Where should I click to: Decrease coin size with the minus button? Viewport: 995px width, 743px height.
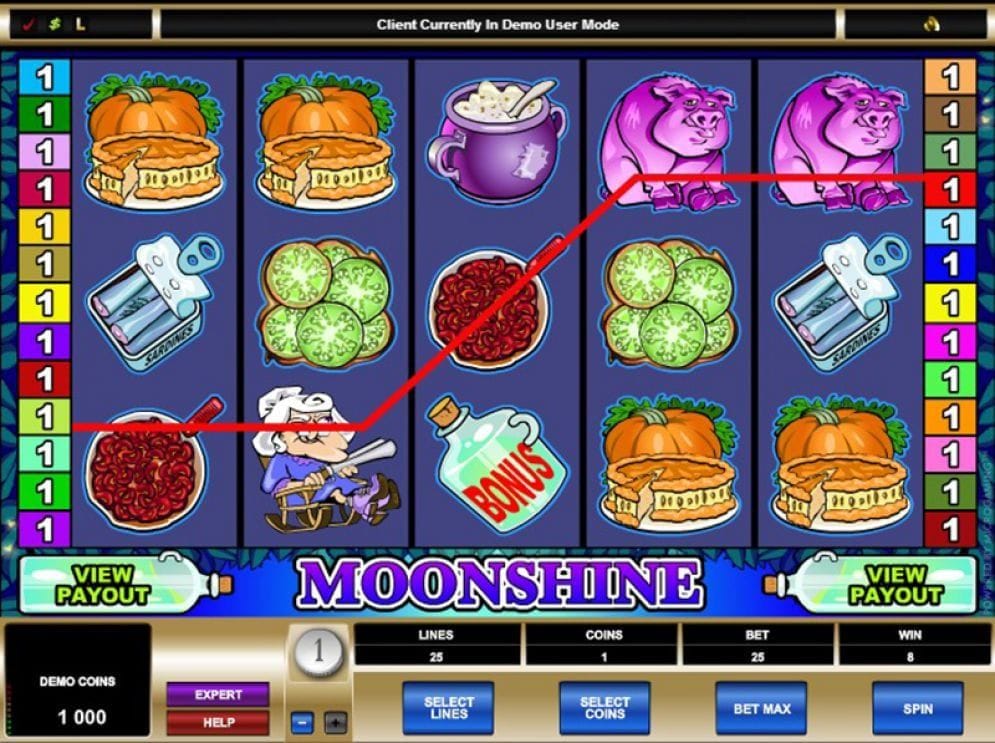301,721
